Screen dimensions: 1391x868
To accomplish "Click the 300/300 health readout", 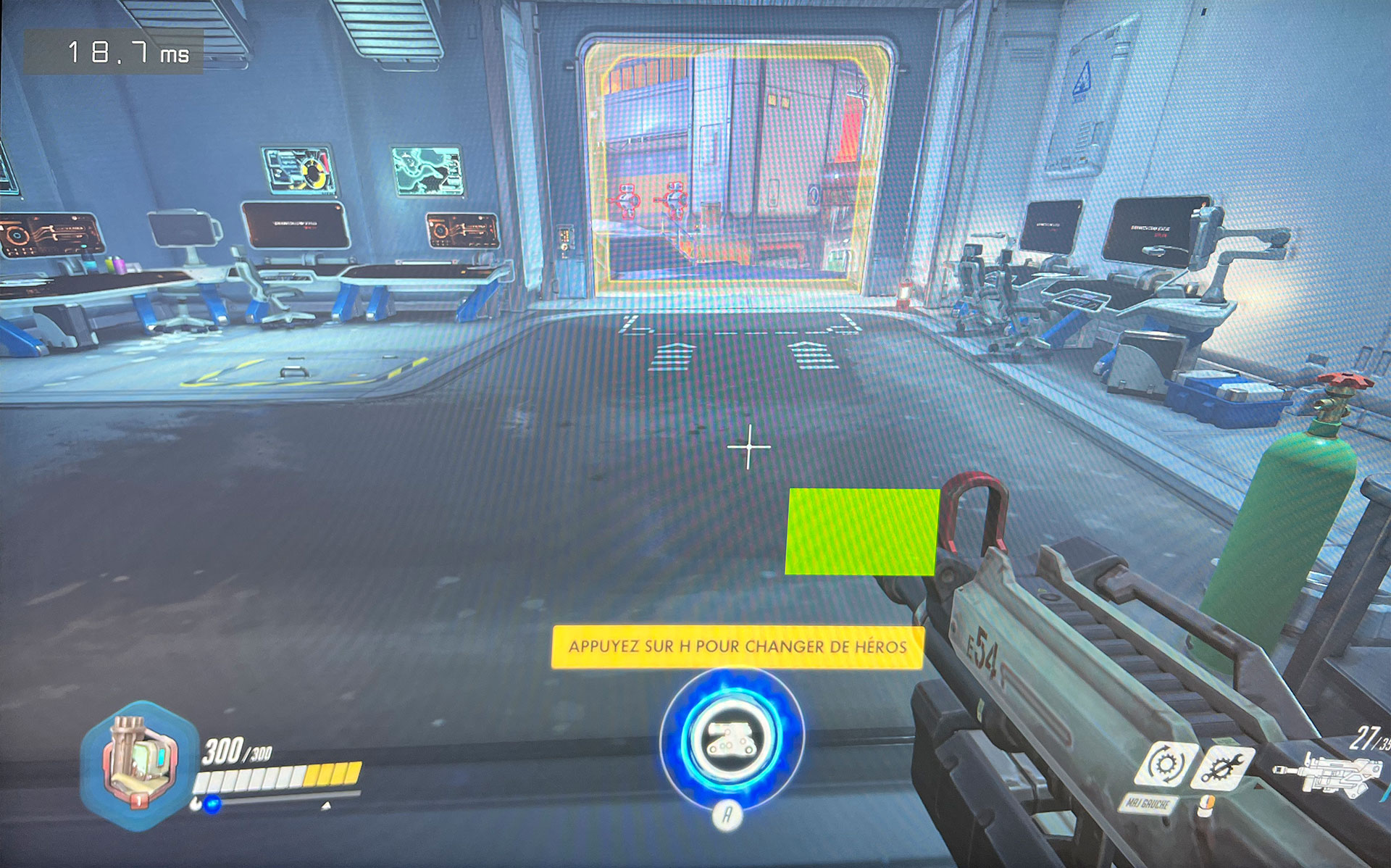I will point(235,749).
